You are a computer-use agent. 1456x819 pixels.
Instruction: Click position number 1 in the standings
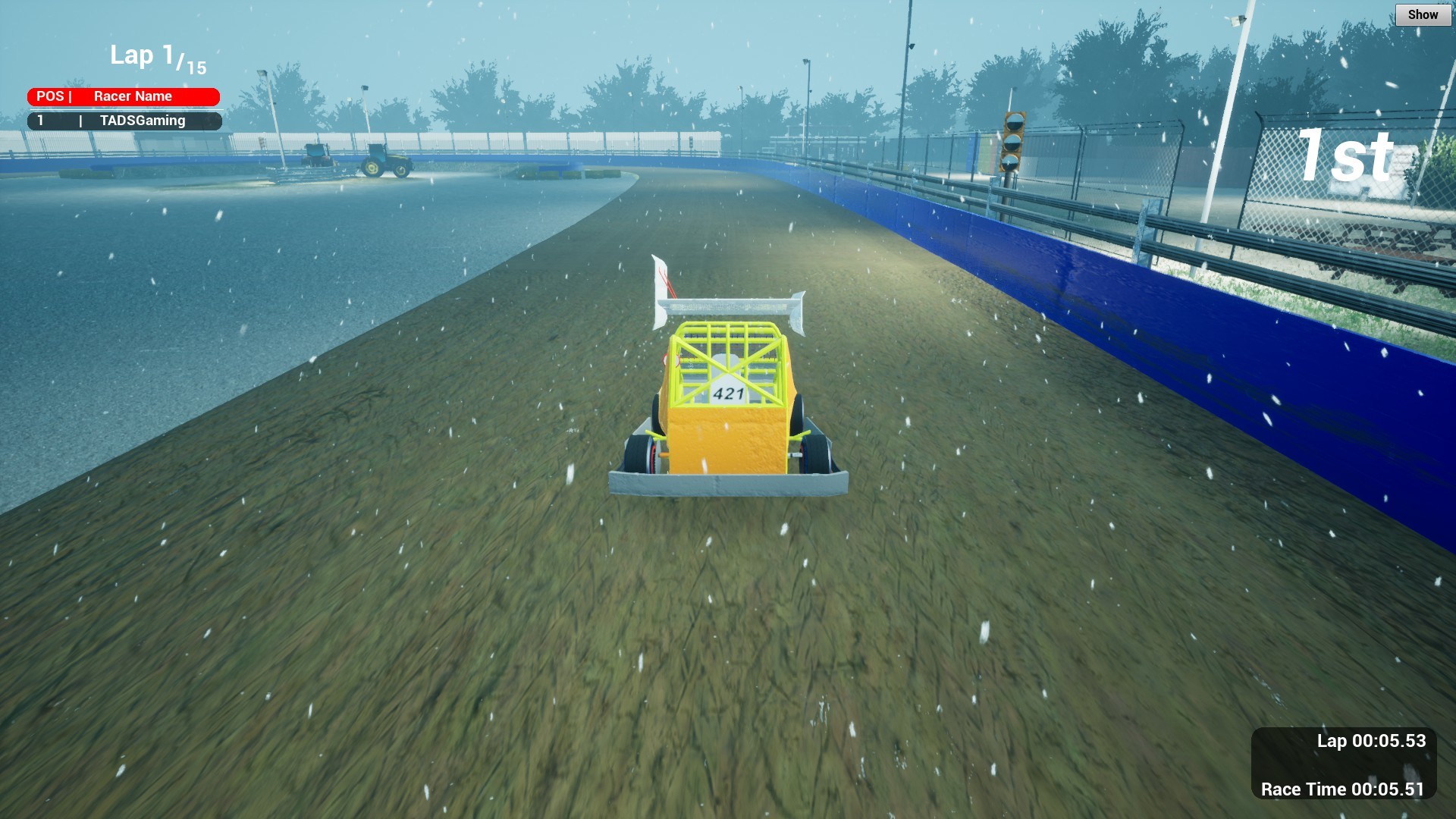42,121
